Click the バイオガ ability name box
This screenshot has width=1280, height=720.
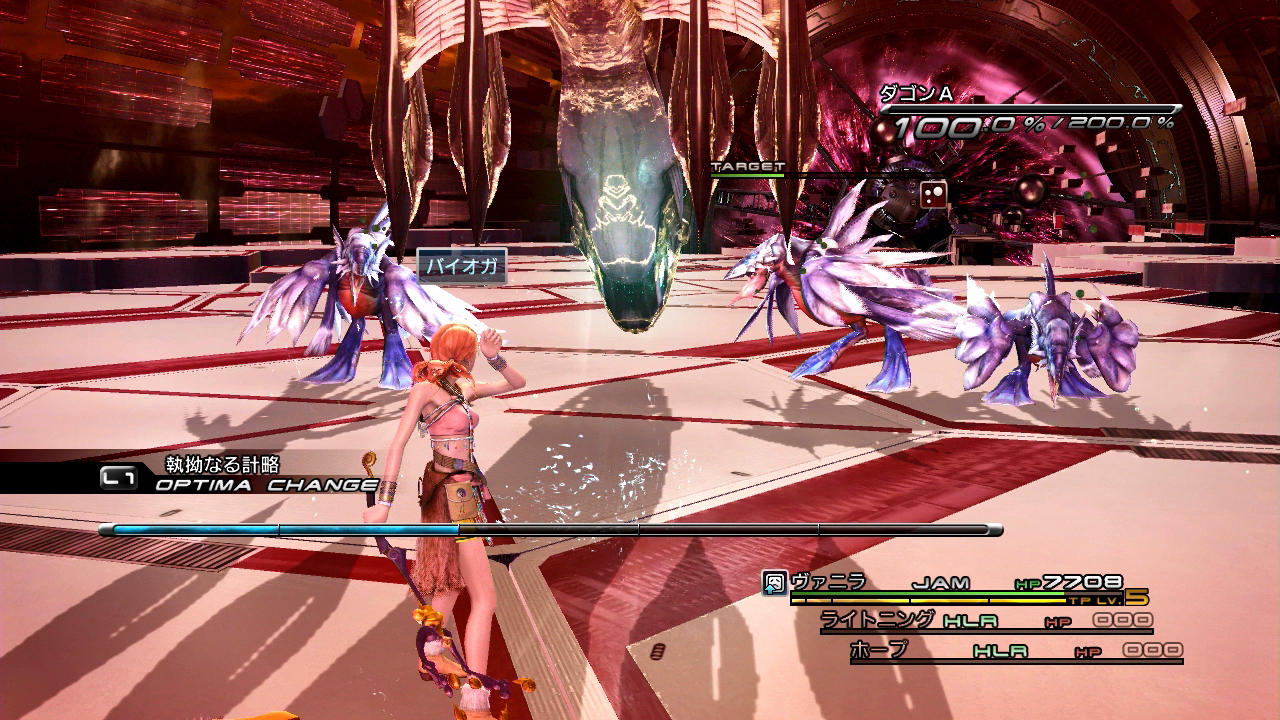pyautogui.click(x=462, y=267)
